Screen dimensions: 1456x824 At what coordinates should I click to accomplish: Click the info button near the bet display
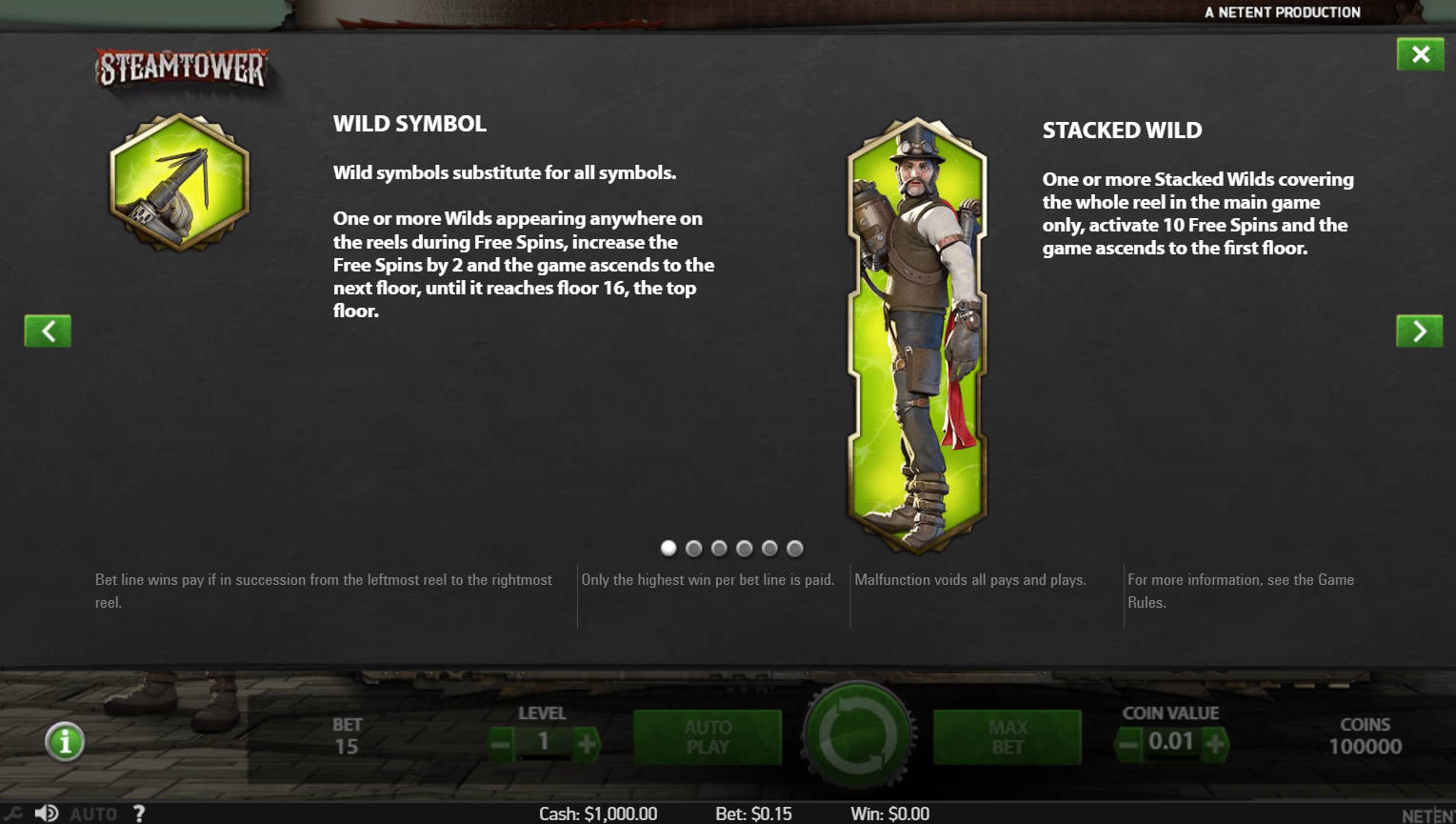pyautogui.click(x=64, y=741)
